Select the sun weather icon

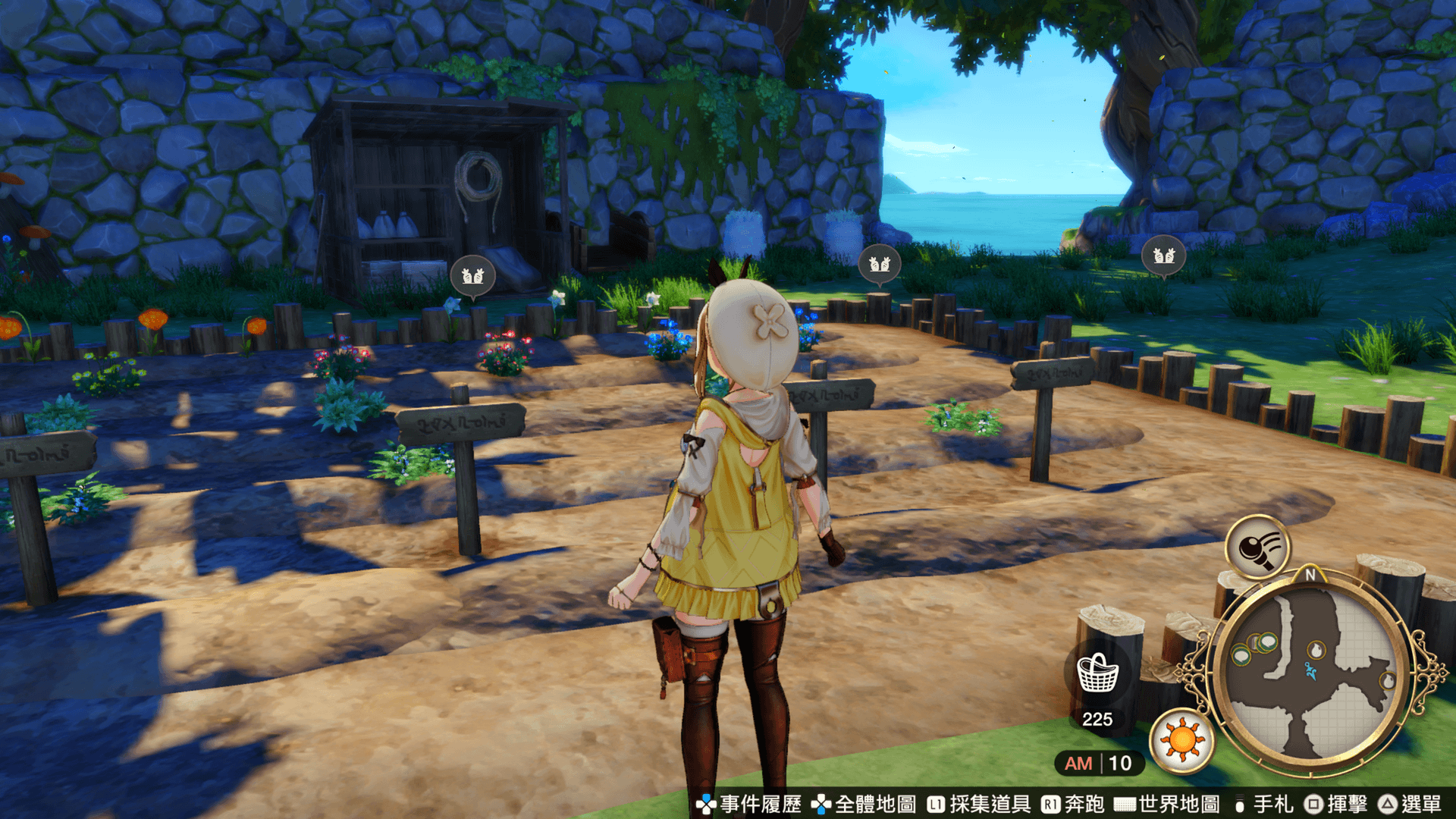(1181, 741)
